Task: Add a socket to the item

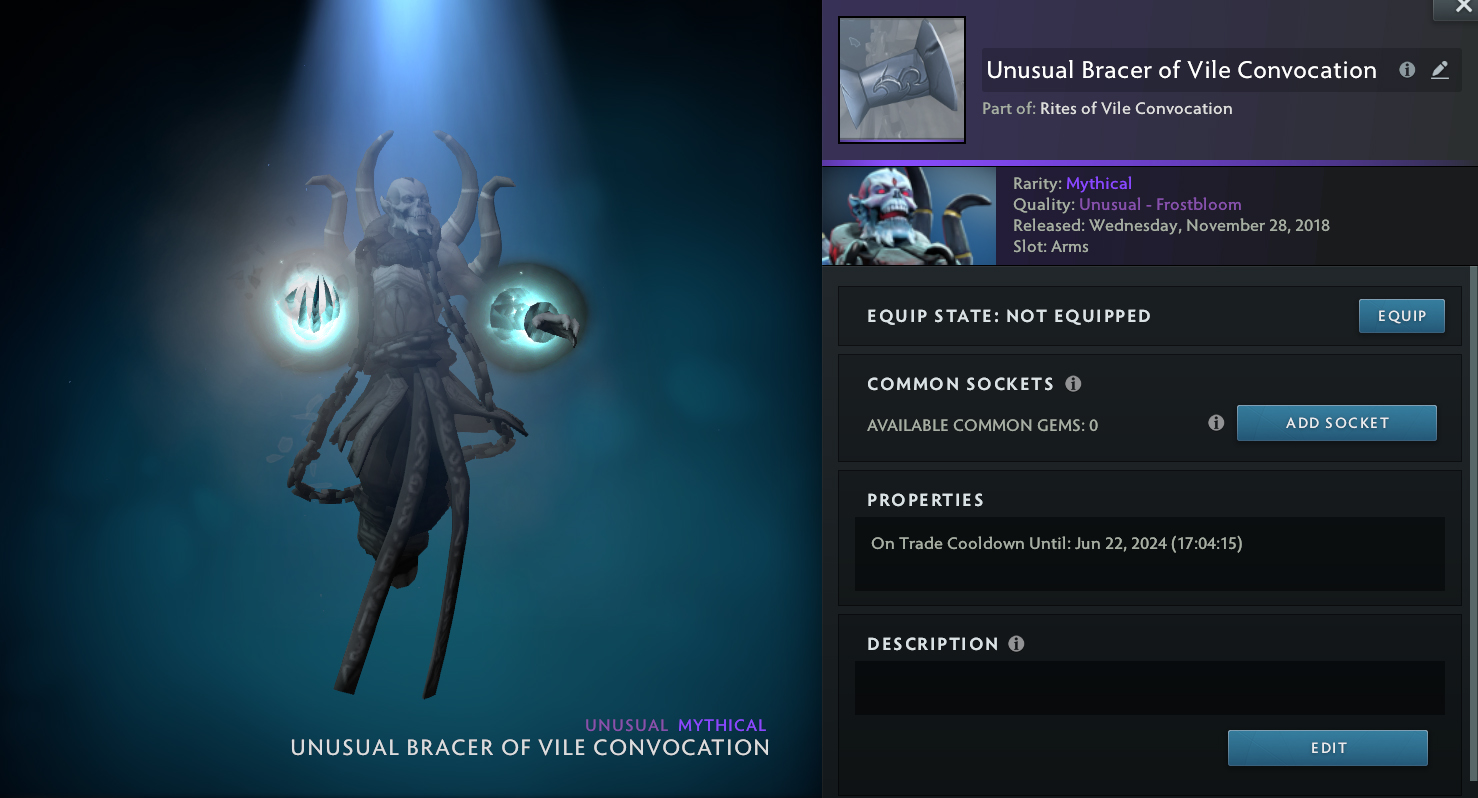Action: [1336, 423]
